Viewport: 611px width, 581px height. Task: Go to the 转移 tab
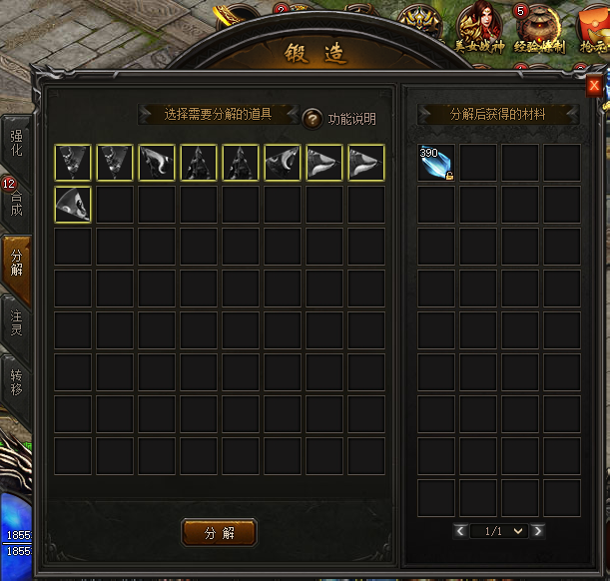(17, 381)
